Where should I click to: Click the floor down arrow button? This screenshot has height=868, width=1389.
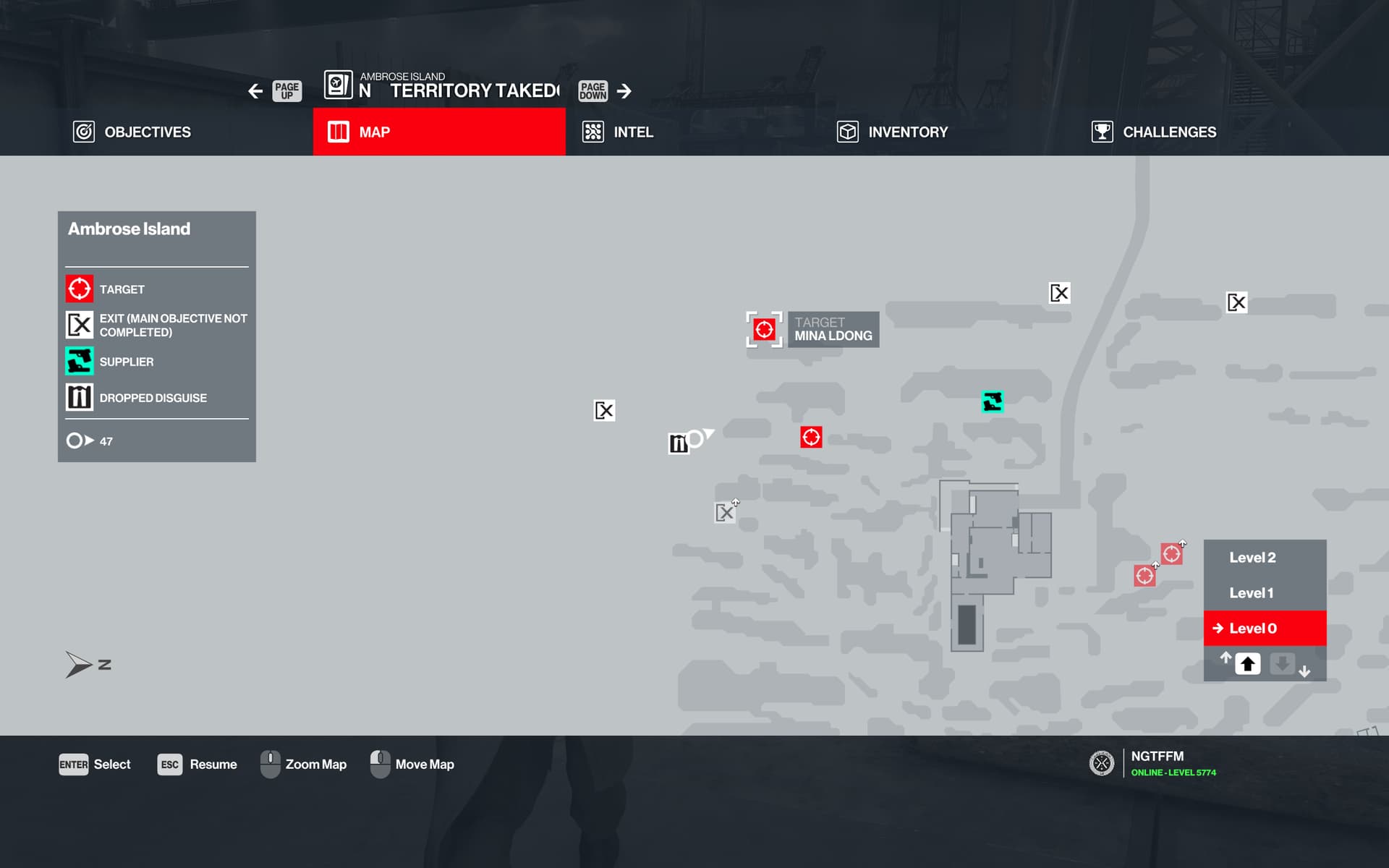1282,664
